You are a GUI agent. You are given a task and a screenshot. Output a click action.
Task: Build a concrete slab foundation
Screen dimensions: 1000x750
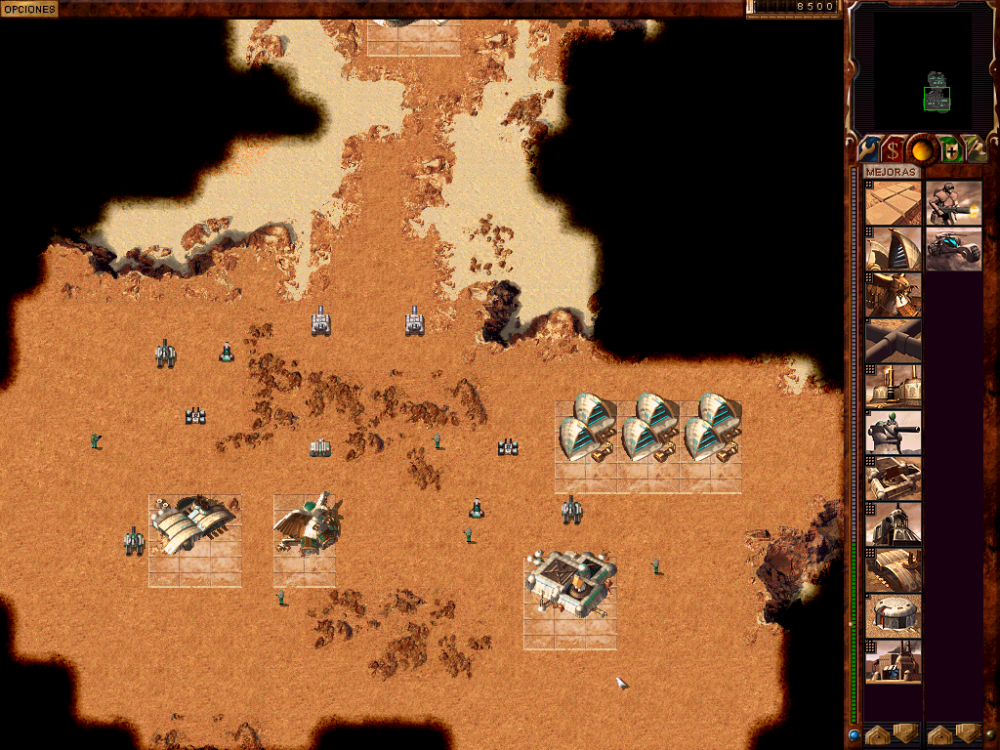(x=893, y=203)
